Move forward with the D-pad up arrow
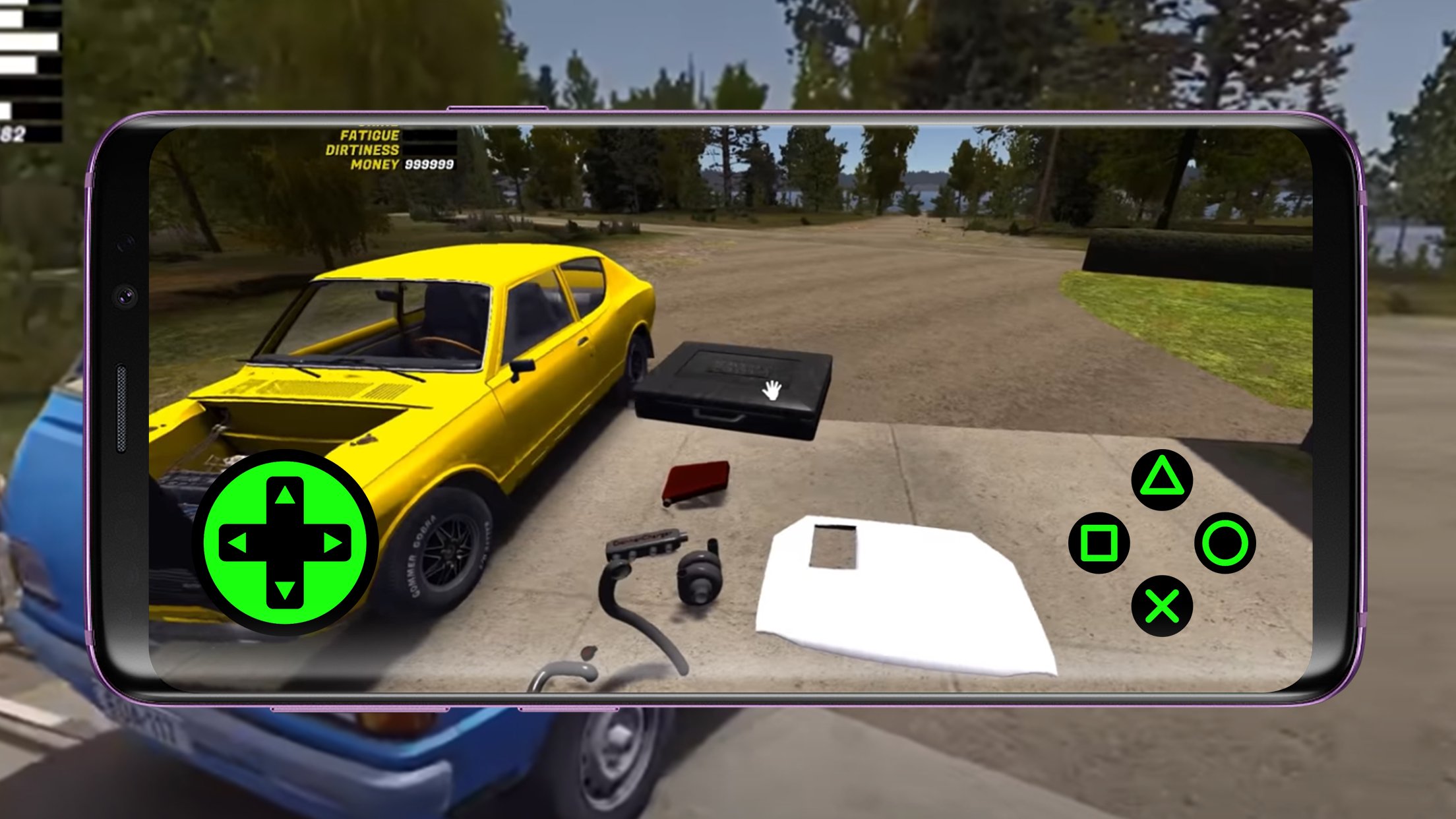 pos(285,496)
